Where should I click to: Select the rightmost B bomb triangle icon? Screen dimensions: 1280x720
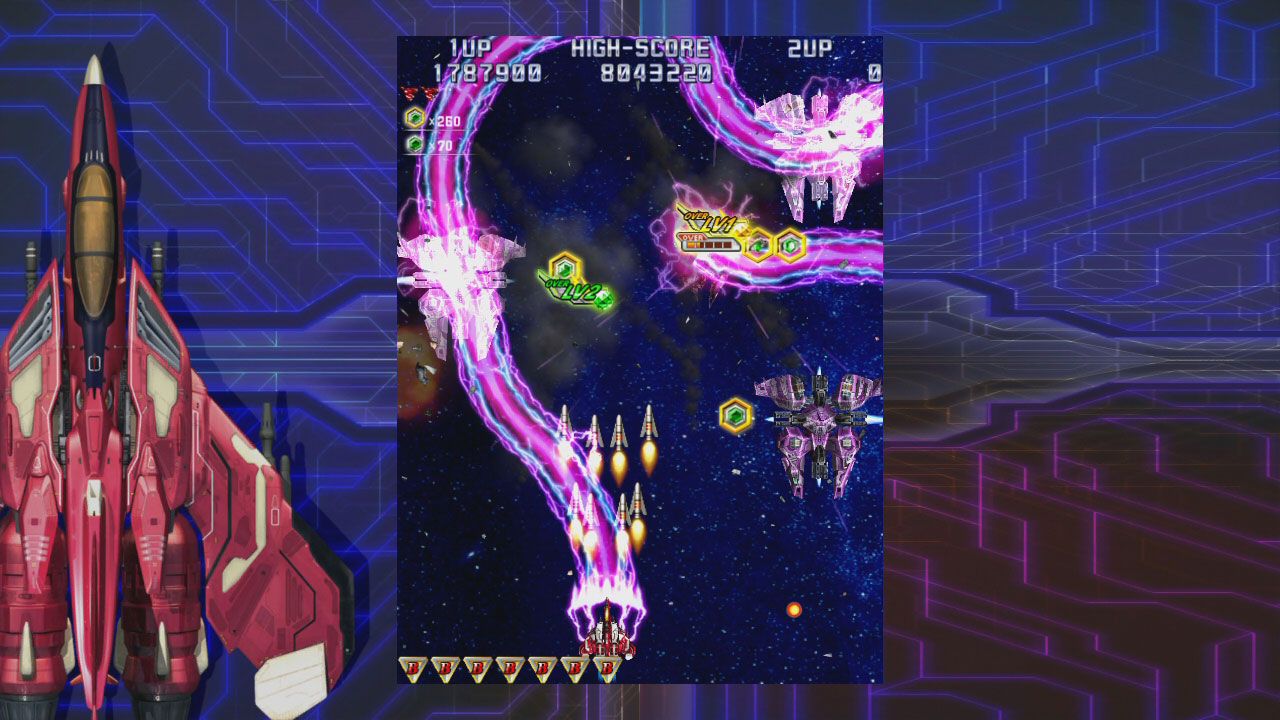pos(607,668)
